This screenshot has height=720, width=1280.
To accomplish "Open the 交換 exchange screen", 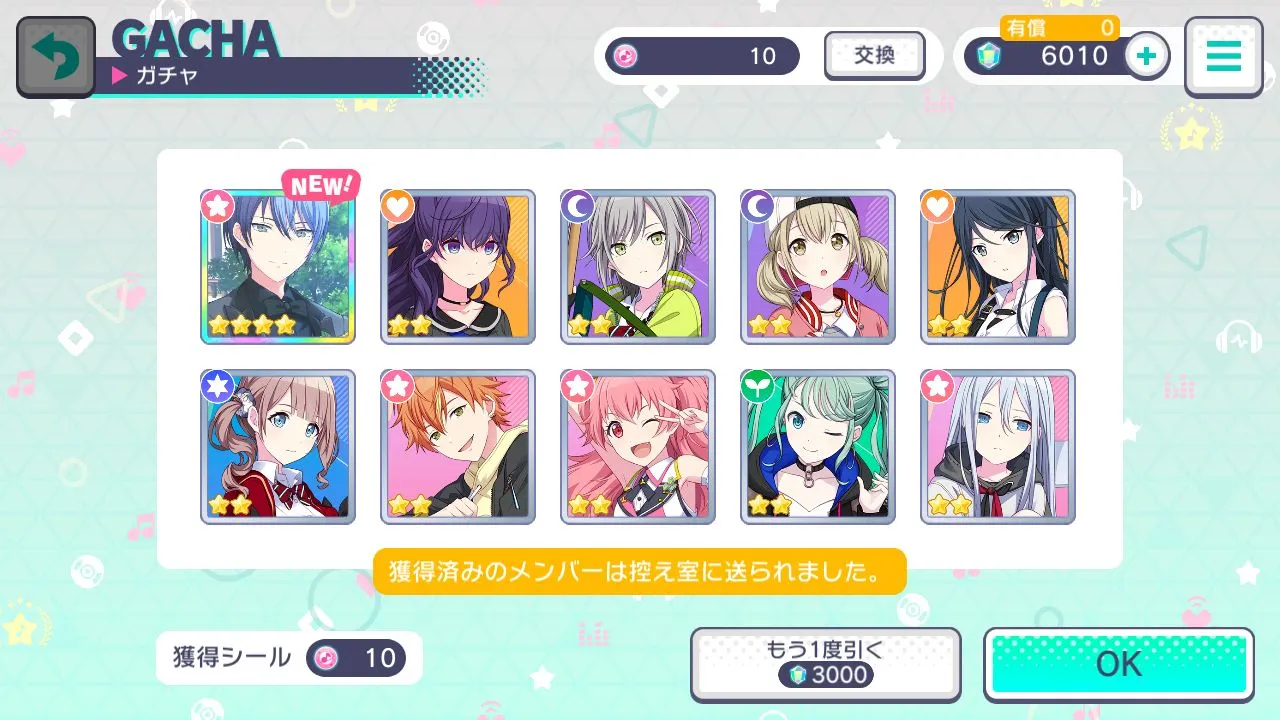I will (874, 56).
